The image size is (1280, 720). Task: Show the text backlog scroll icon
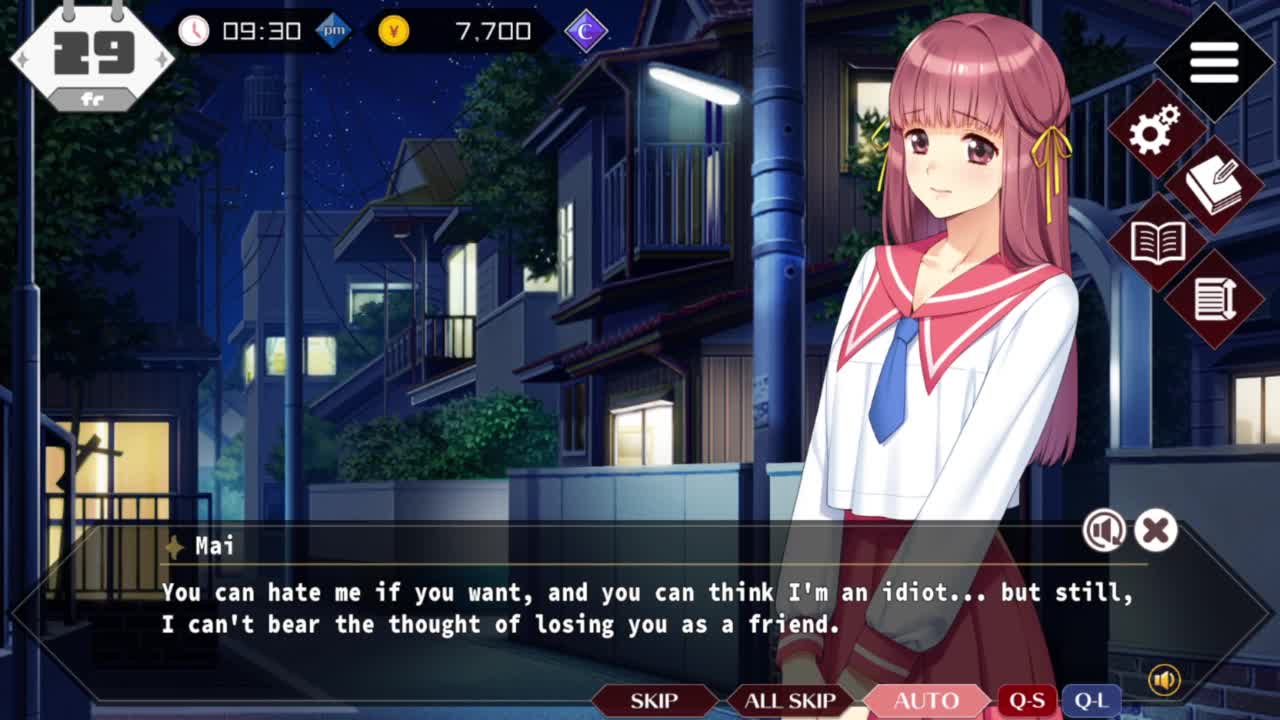[1215, 298]
